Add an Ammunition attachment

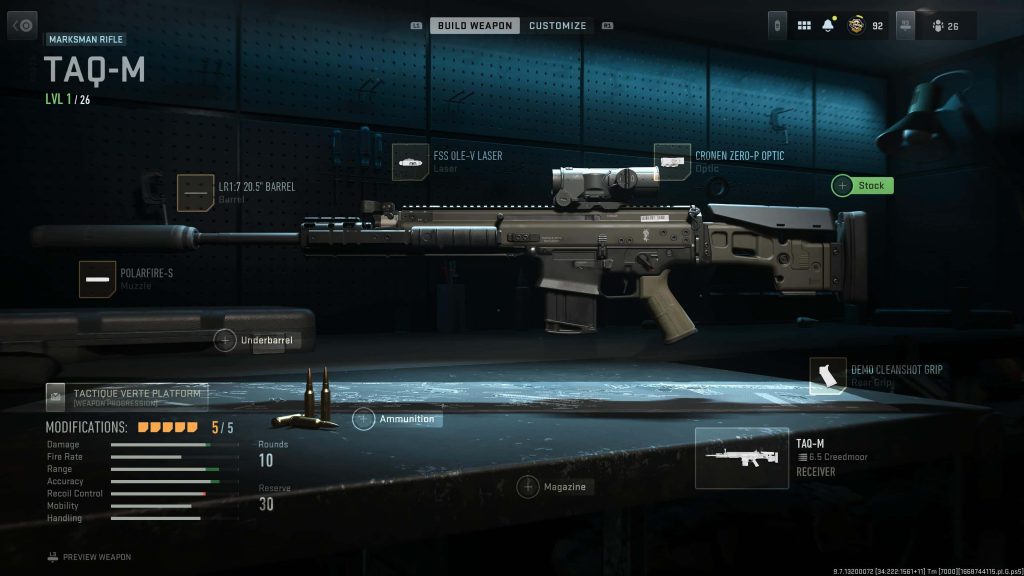pos(397,419)
